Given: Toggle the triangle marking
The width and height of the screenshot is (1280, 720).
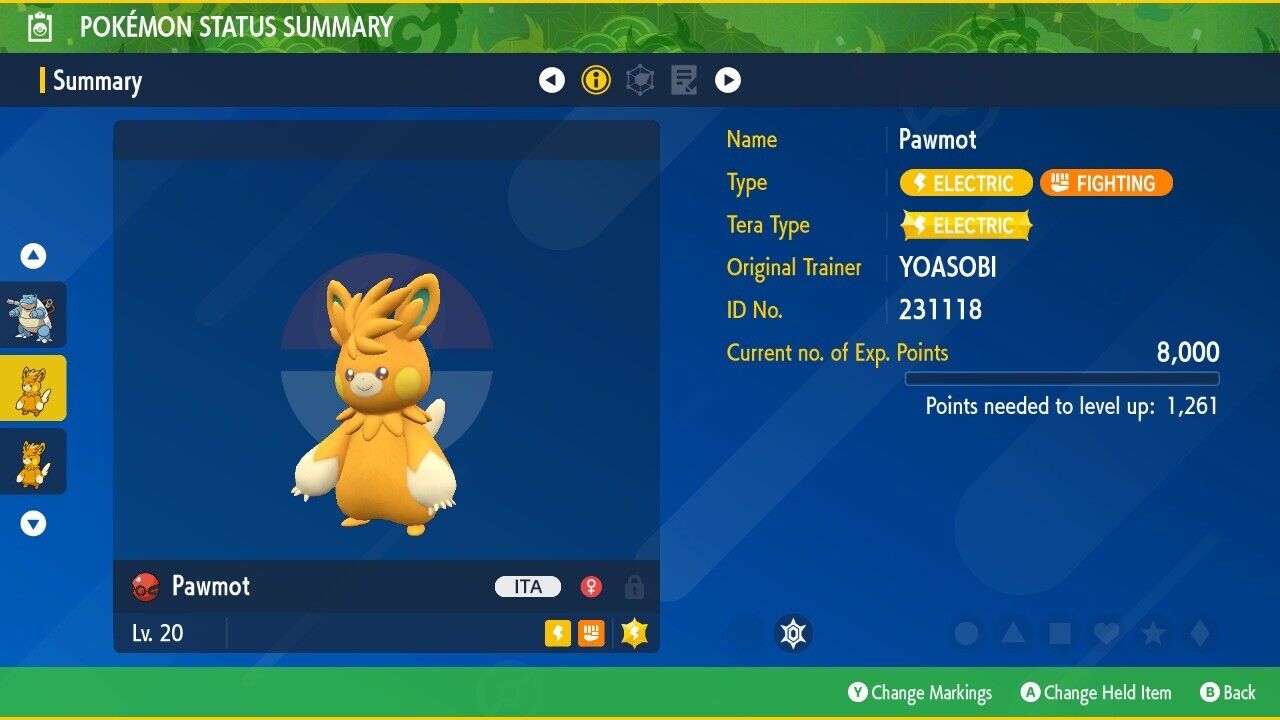Looking at the screenshot, I should point(1013,633).
